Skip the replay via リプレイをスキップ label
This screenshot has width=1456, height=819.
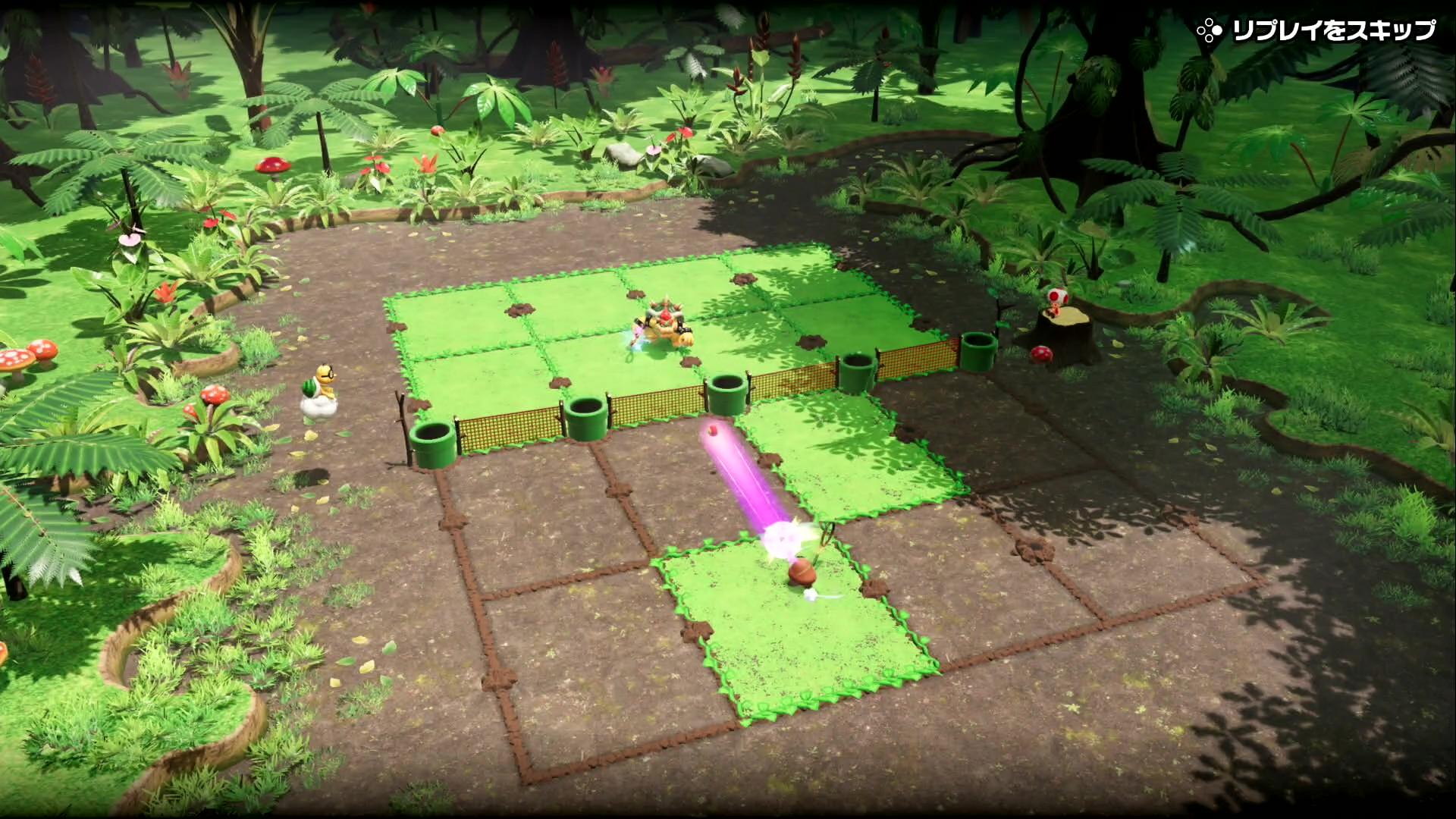[x=1332, y=30]
